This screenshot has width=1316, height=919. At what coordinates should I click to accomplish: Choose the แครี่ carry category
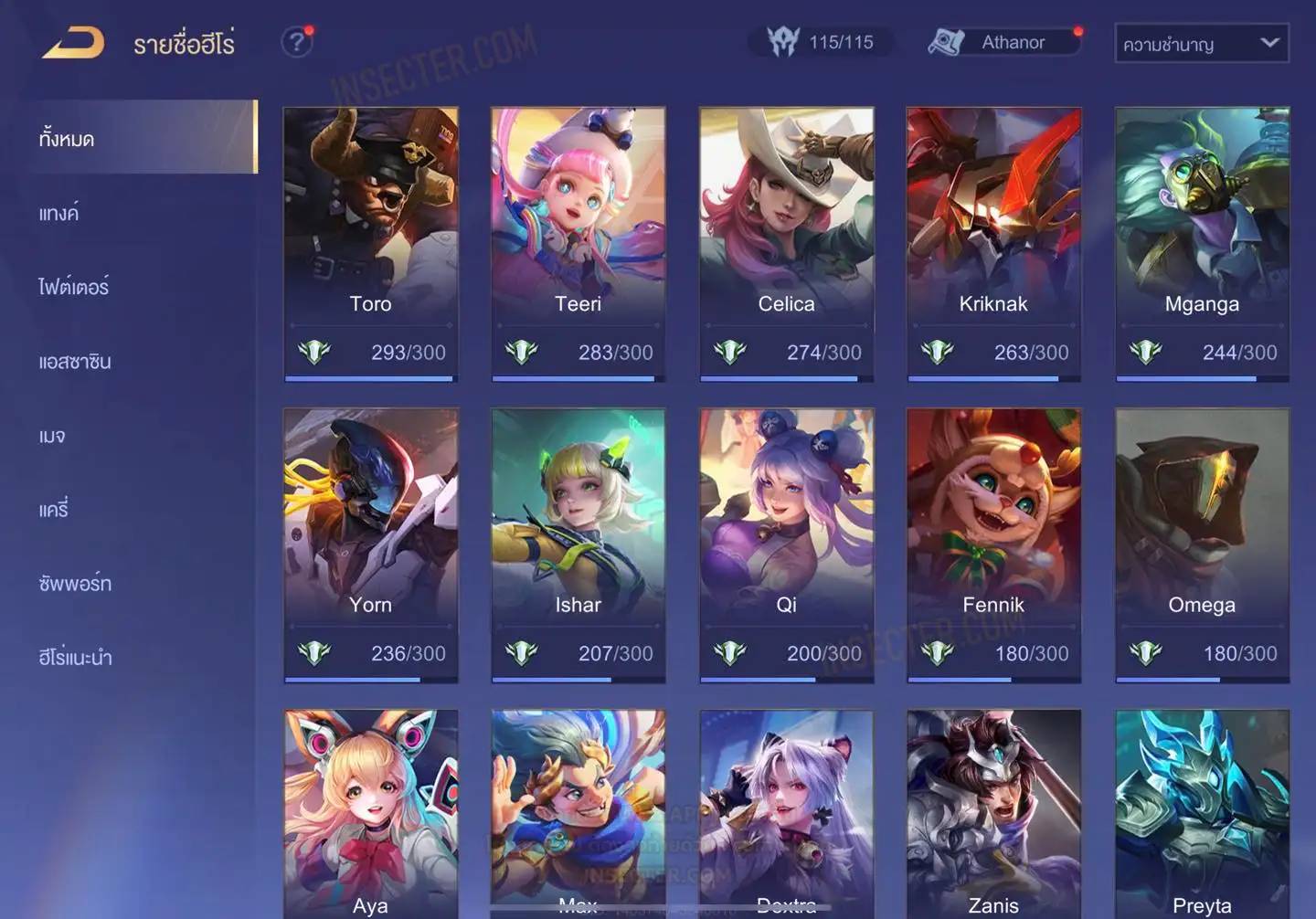coord(54,510)
